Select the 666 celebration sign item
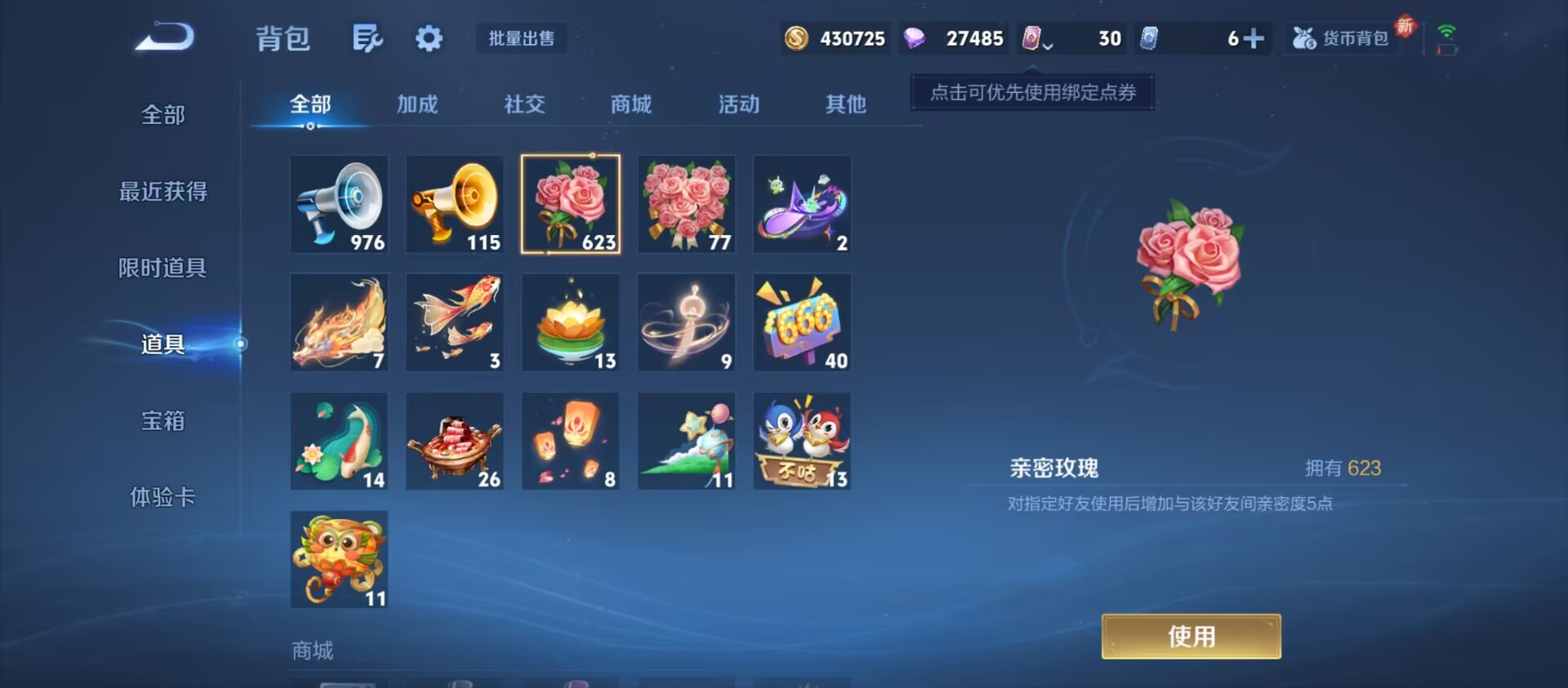This screenshot has width=1568, height=688. 802,321
